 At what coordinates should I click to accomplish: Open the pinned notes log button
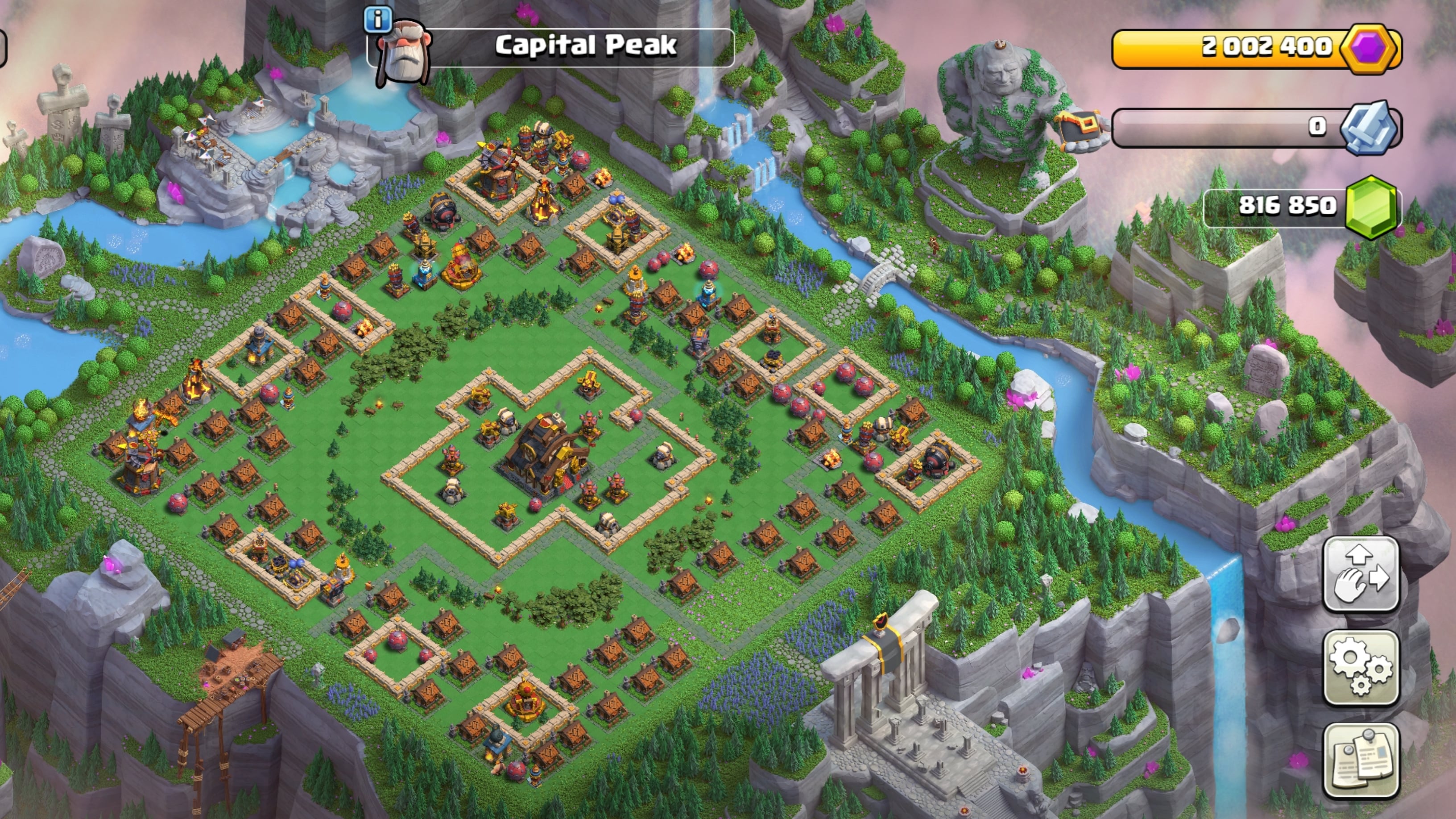coord(1361,760)
